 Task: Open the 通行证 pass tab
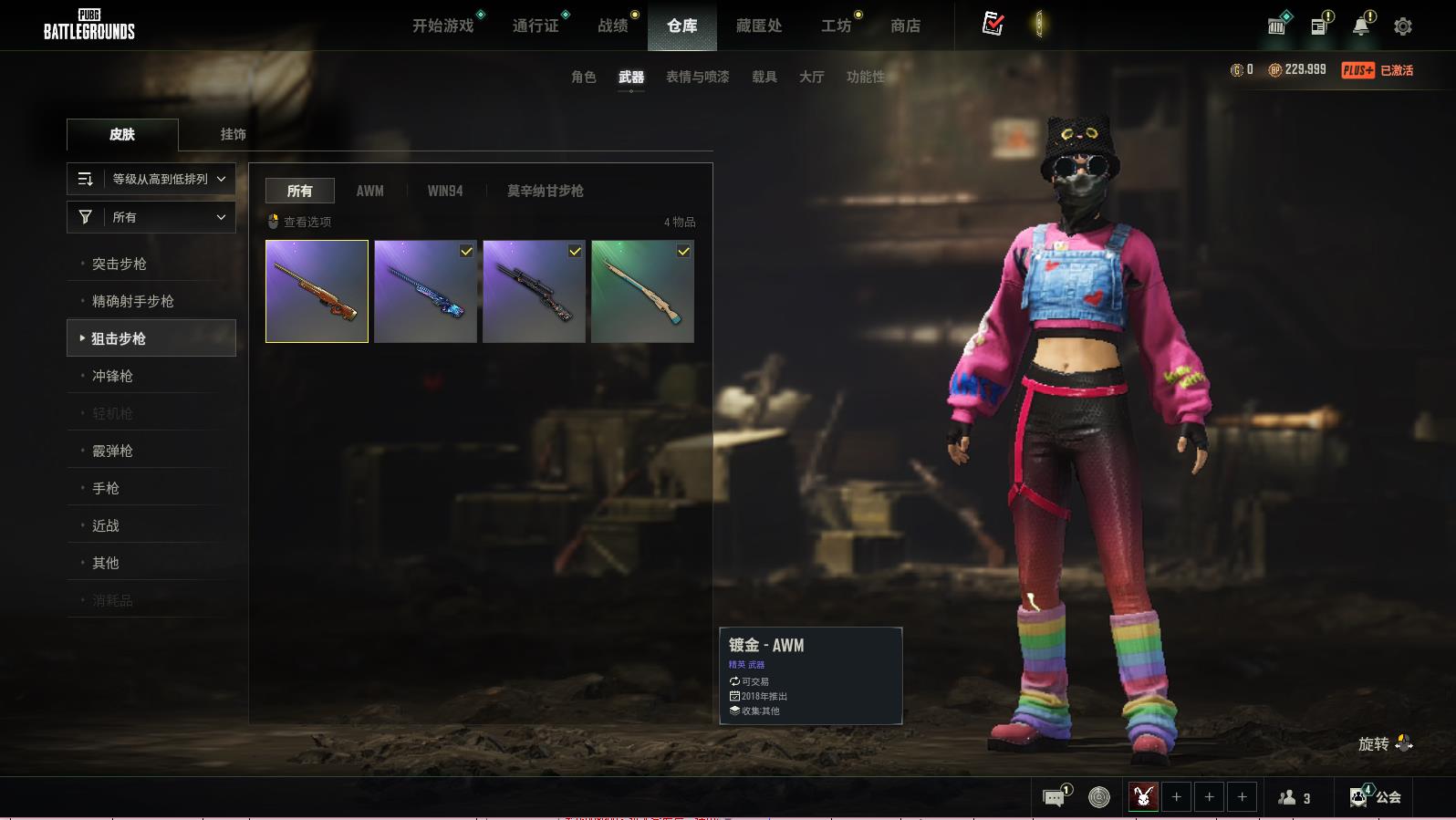pyautogui.click(x=536, y=26)
